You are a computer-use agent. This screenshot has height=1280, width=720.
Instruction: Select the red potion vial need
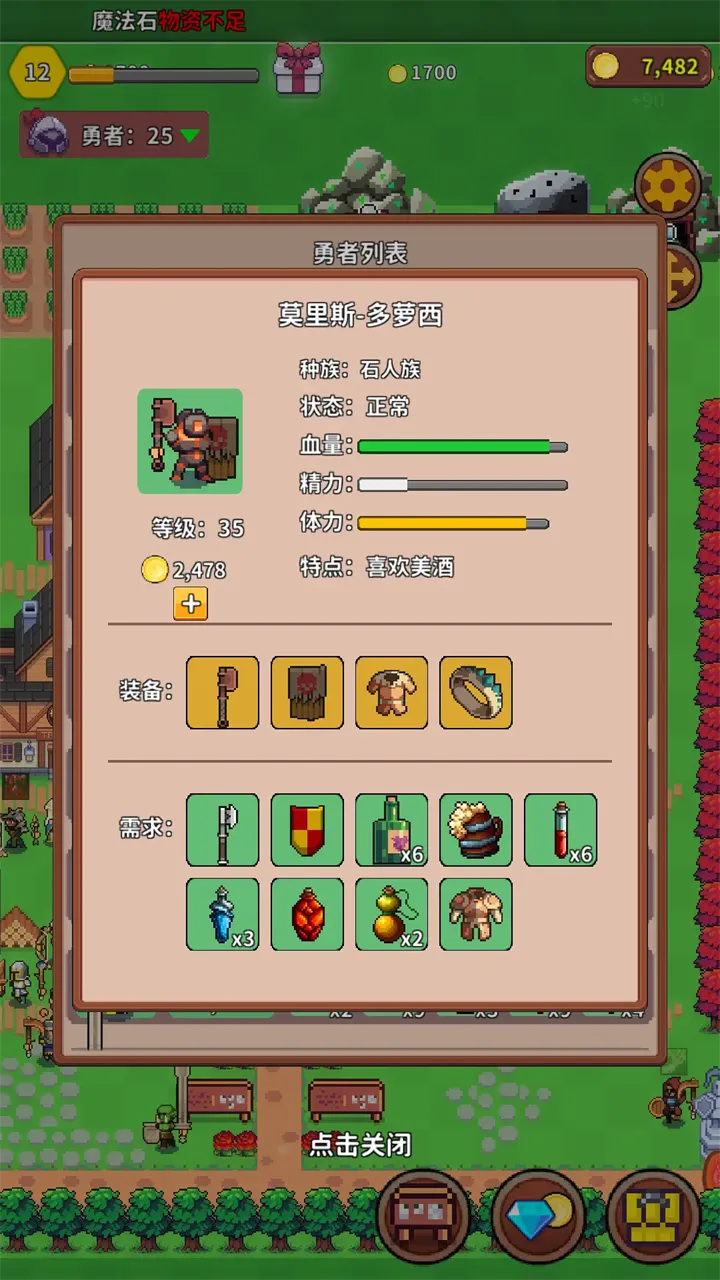click(560, 830)
